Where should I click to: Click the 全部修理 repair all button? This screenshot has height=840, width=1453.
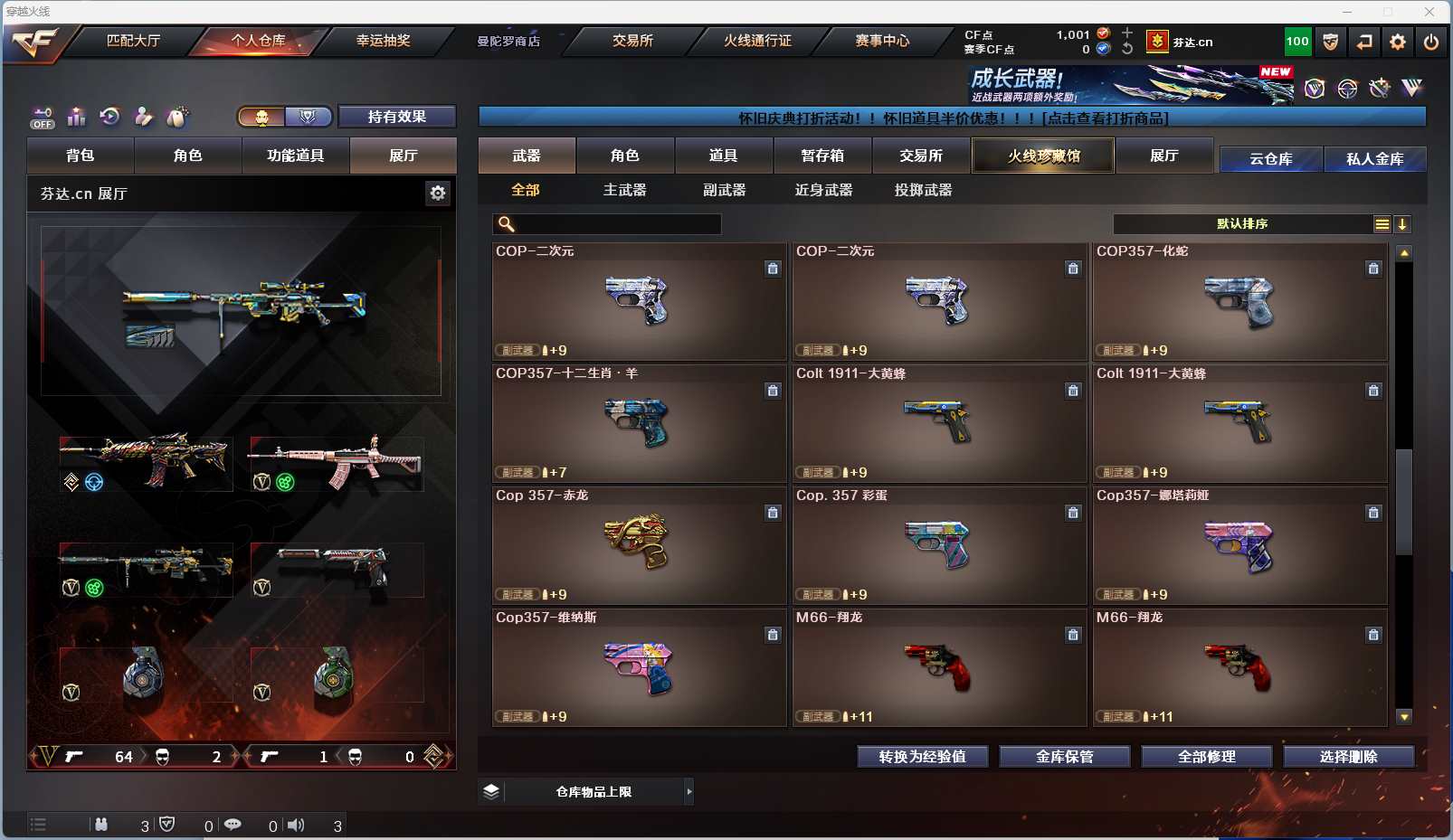click(1206, 757)
